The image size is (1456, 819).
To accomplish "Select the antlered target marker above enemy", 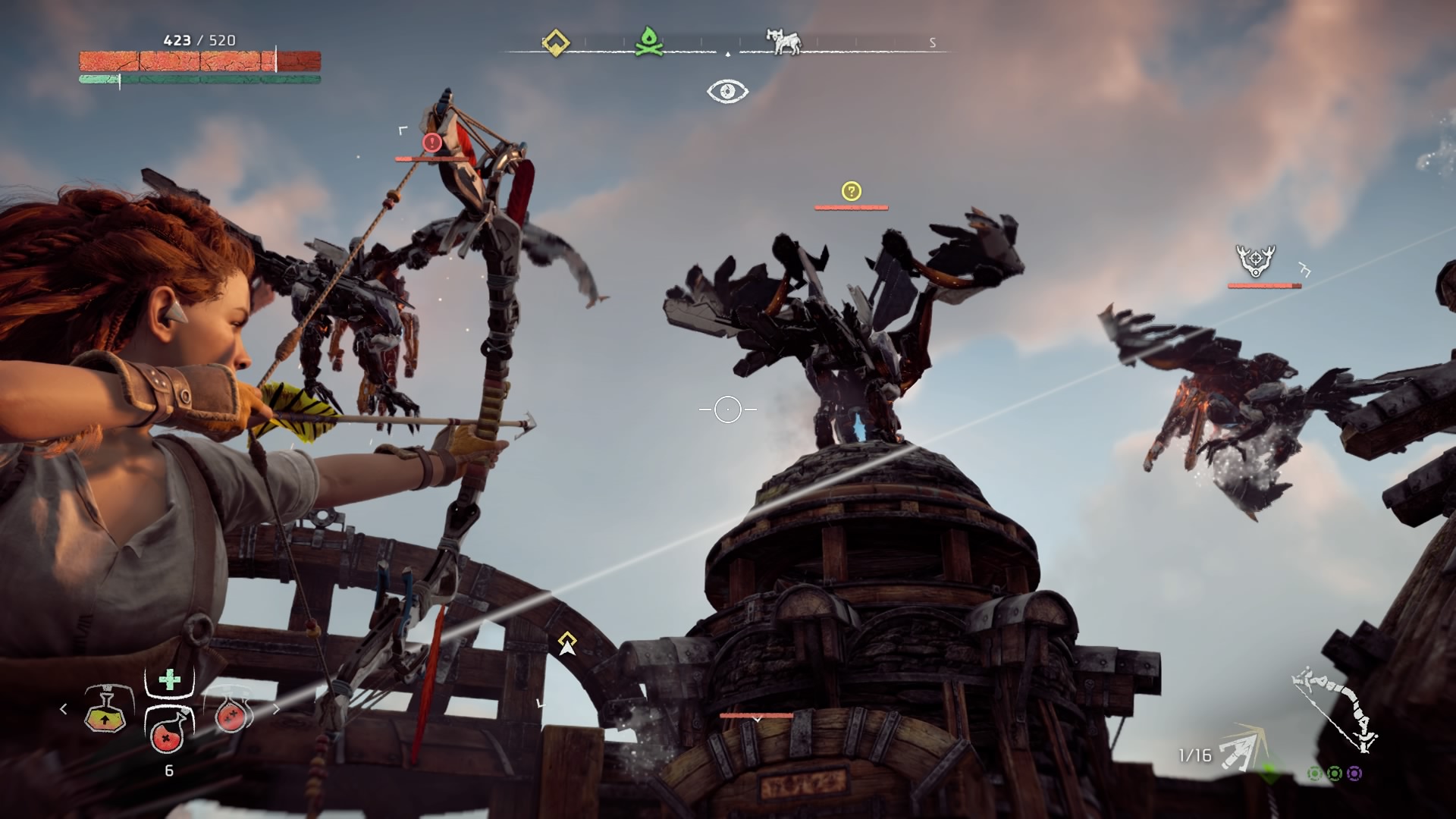I will pos(1256,260).
